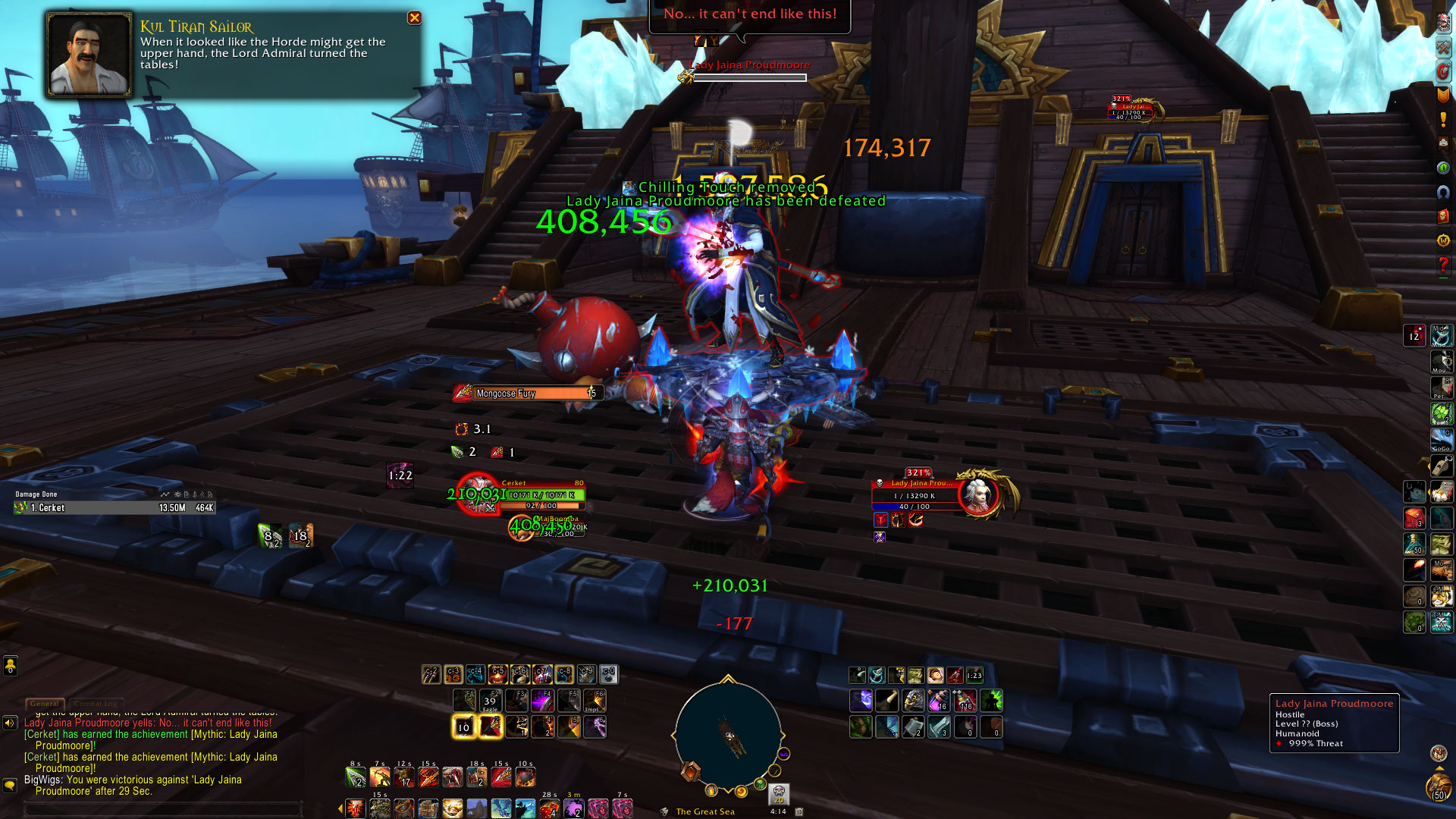Open the red question mark help button
This screenshot has height=819, width=1456.
tap(1443, 265)
